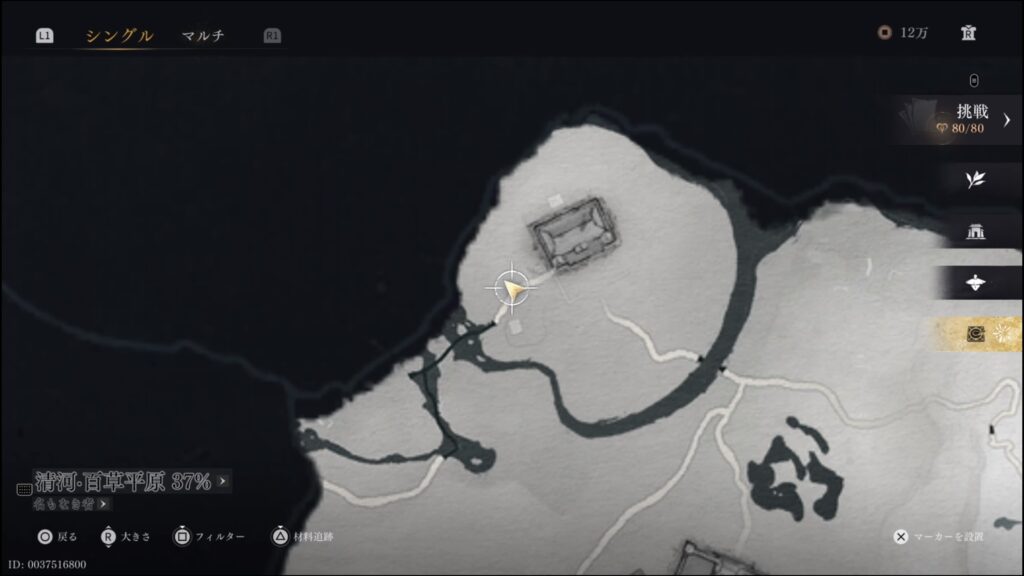Select the temple gate map category
The width and height of the screenshot is (1024, 576).
coord(975,232)
